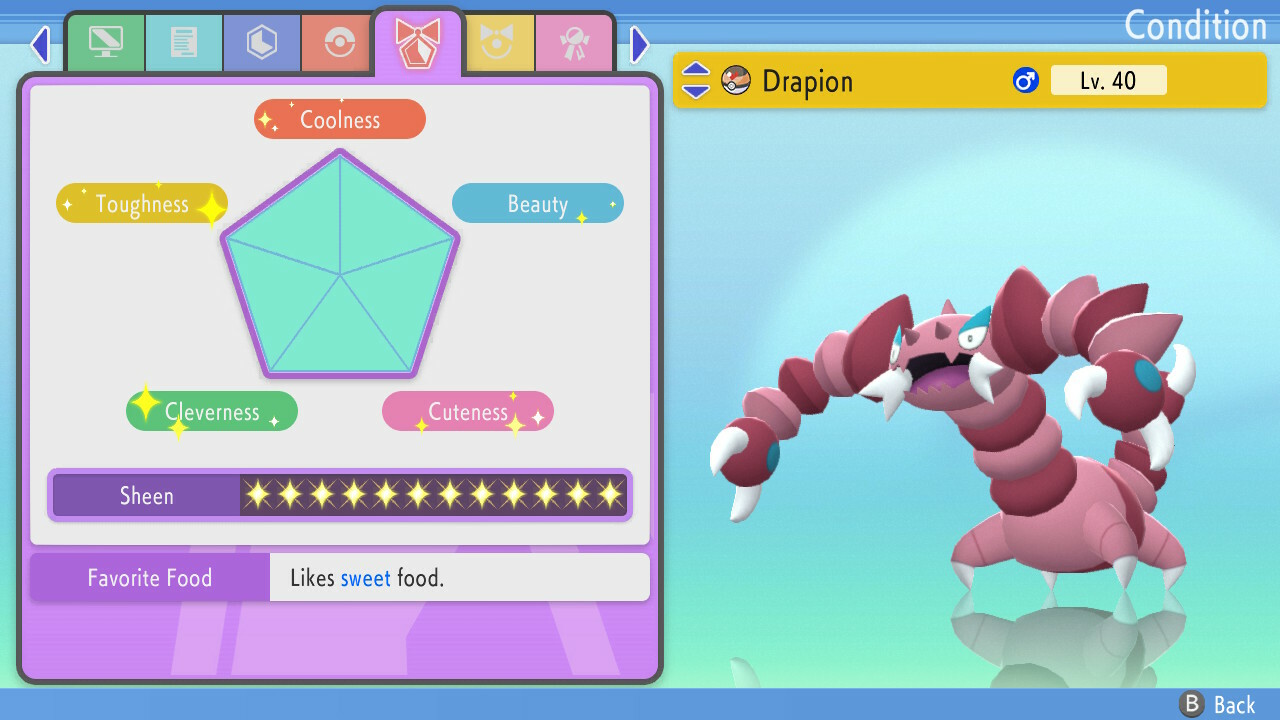Select the Moves Poké Ball tab icon
Screen dimensions: 1280x720
[x=339, y=42]
